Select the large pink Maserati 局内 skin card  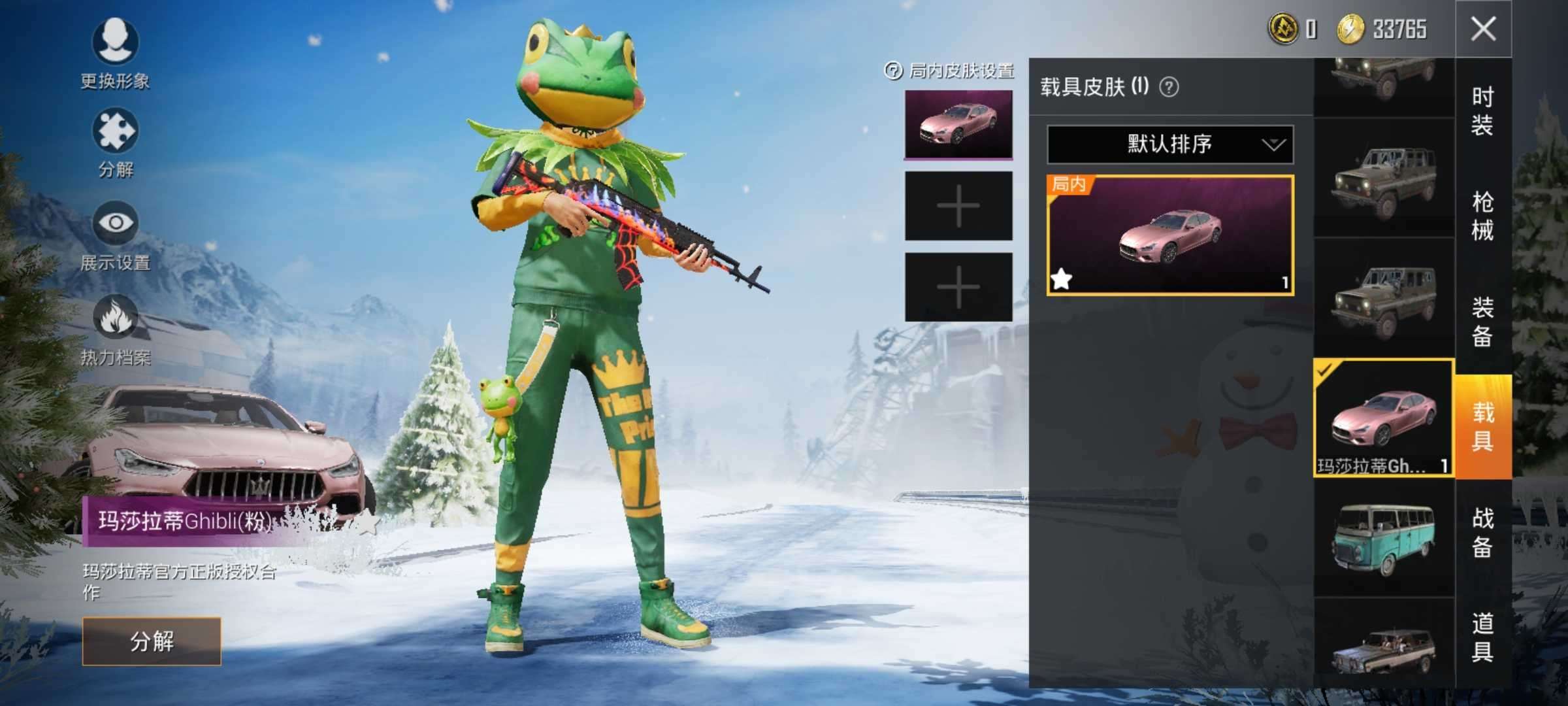pos(1169,235)
